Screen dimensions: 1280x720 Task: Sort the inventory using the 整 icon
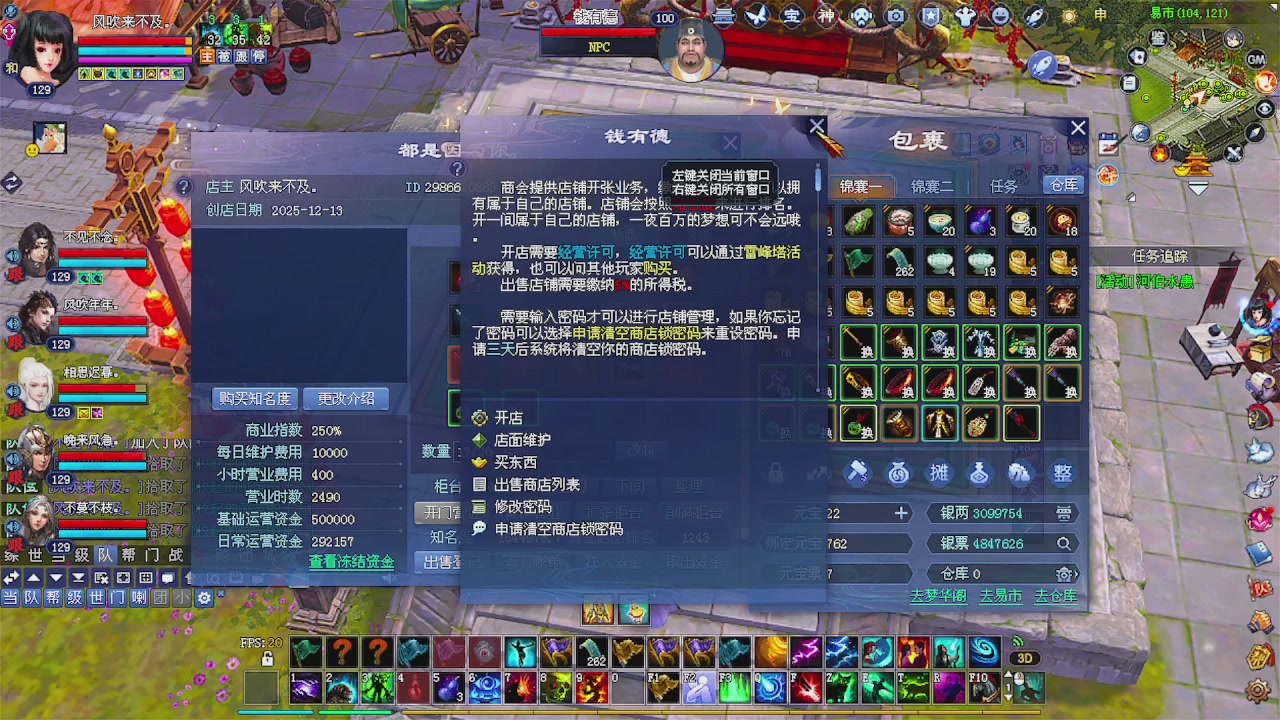1063,472
